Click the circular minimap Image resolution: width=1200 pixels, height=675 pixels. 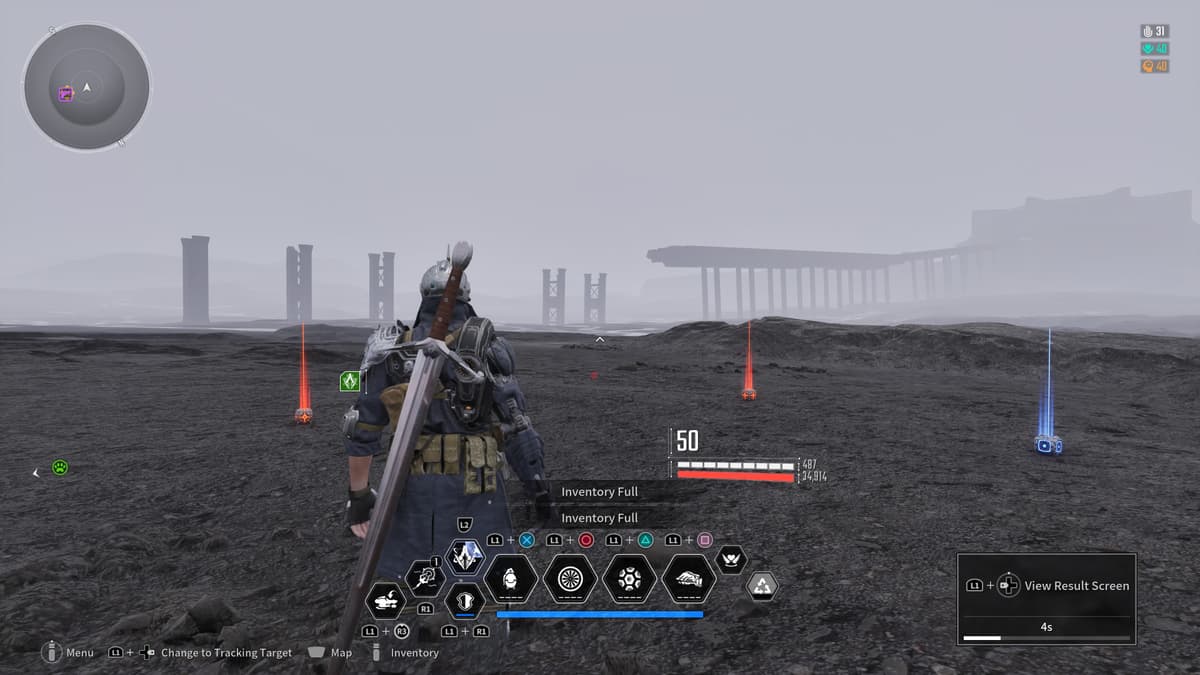click(87, 87)
